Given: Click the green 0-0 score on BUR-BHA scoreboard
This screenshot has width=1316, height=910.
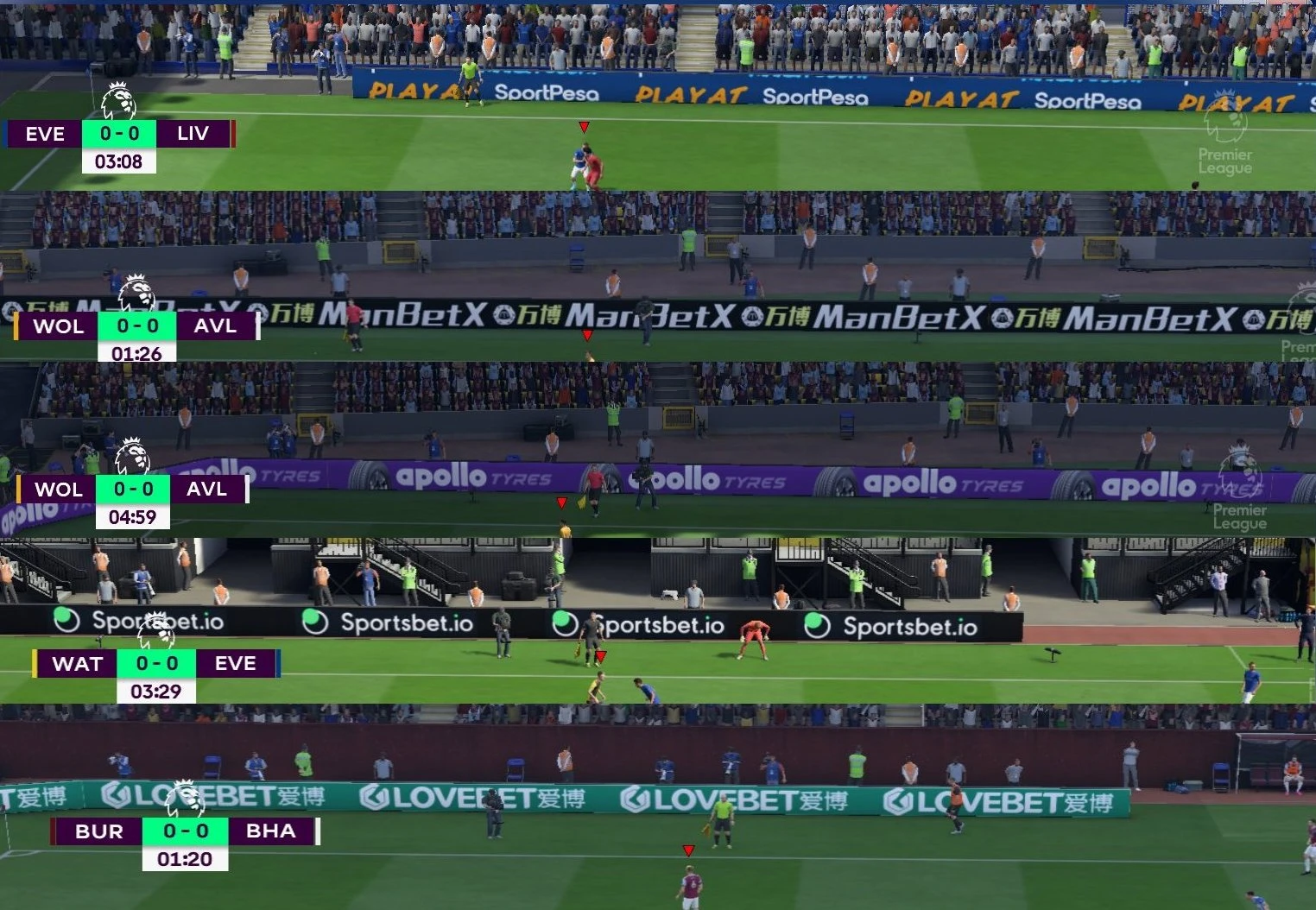Looking at the screenshot, I should click(x=185, y=831).
